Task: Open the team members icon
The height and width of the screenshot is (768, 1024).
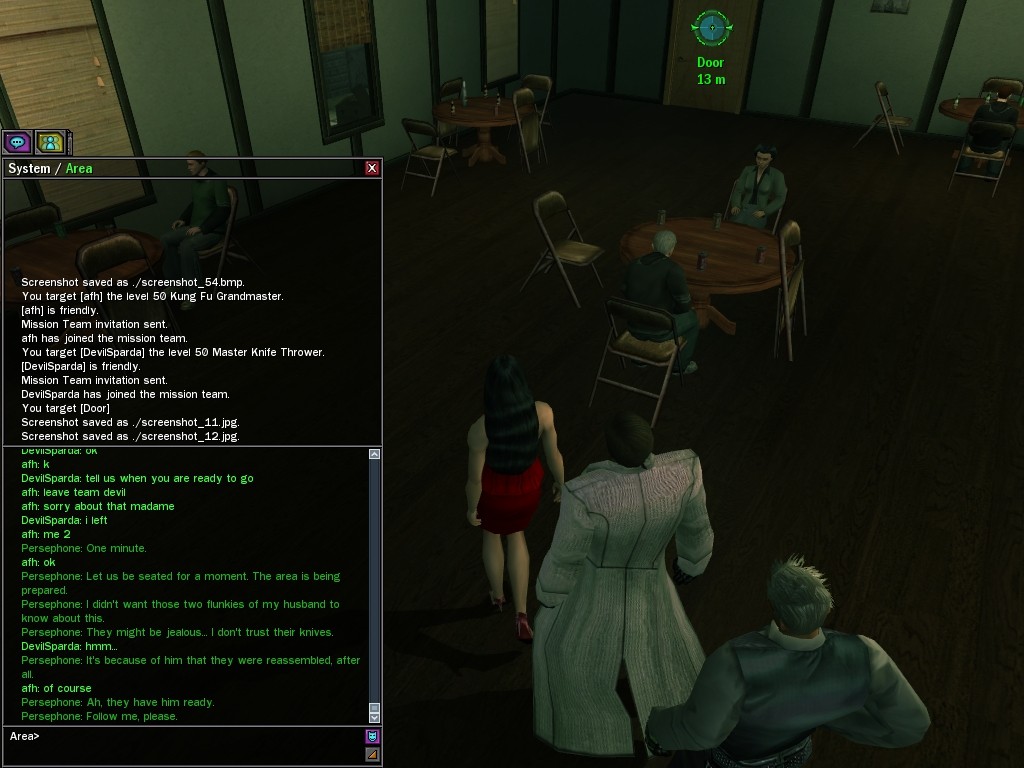Action: (50, 142)
